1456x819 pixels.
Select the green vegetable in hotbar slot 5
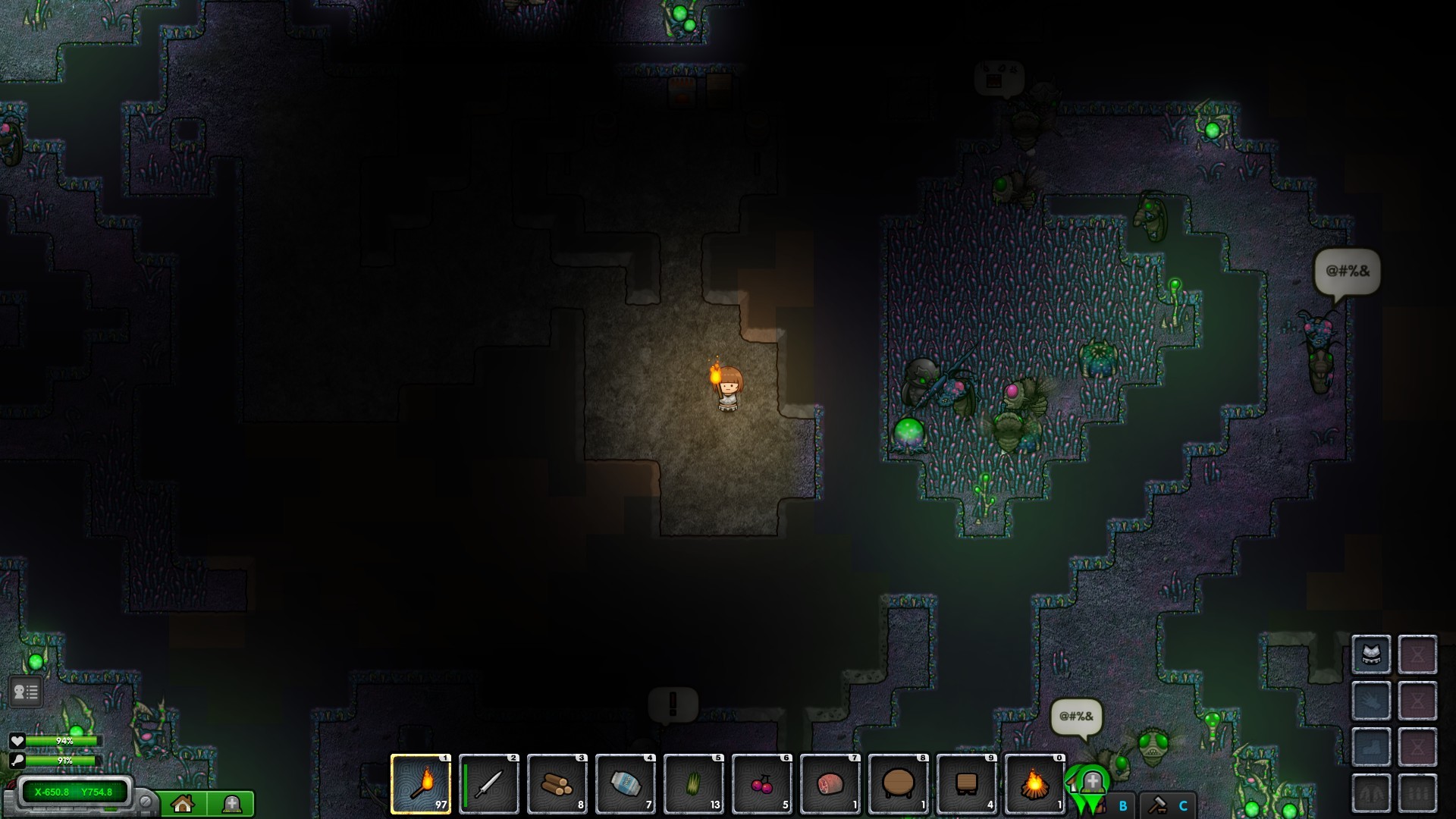(694, 785)
